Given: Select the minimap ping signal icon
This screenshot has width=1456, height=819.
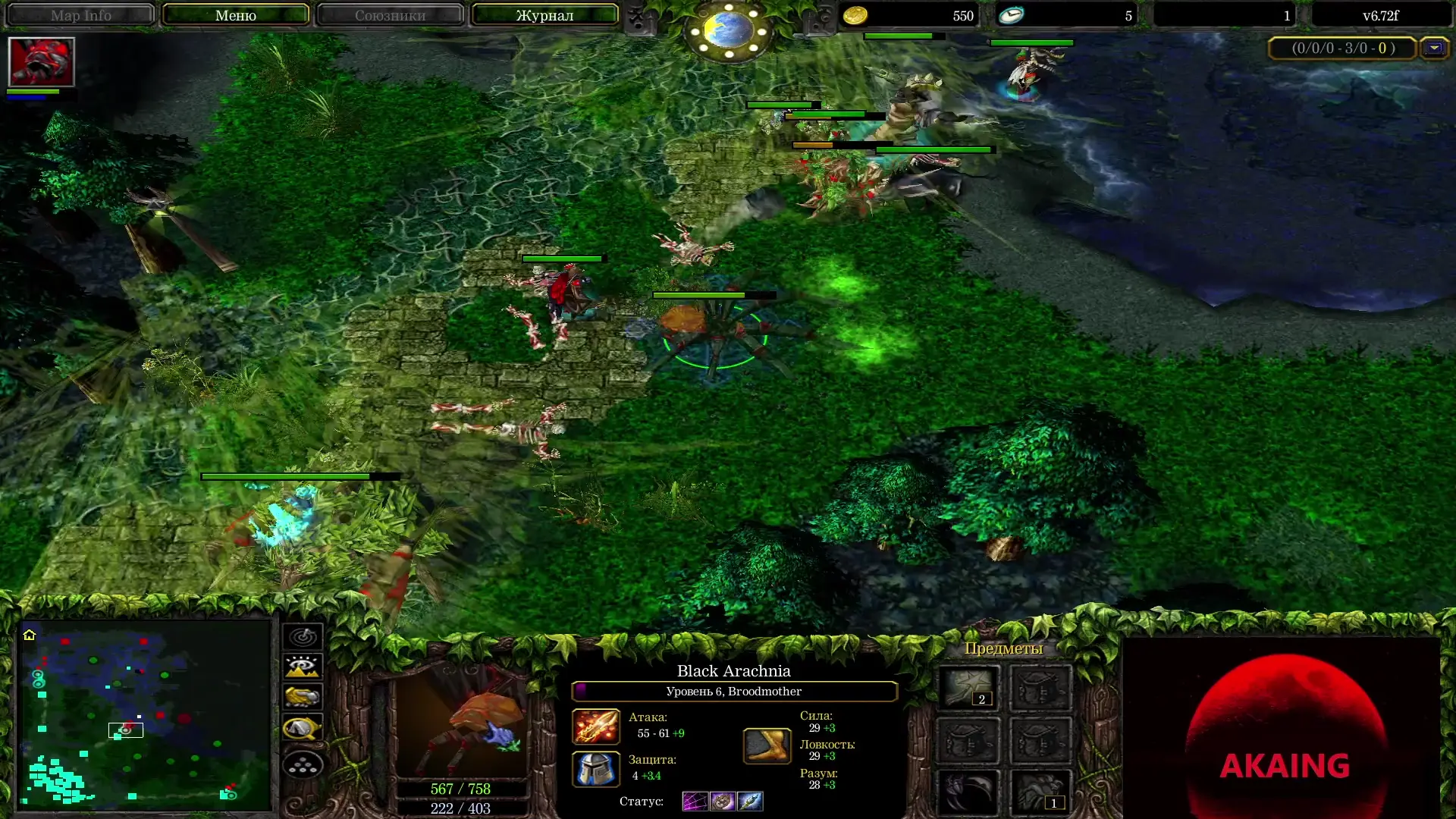Looking at the screenshot, I should (x=302, y=637).
